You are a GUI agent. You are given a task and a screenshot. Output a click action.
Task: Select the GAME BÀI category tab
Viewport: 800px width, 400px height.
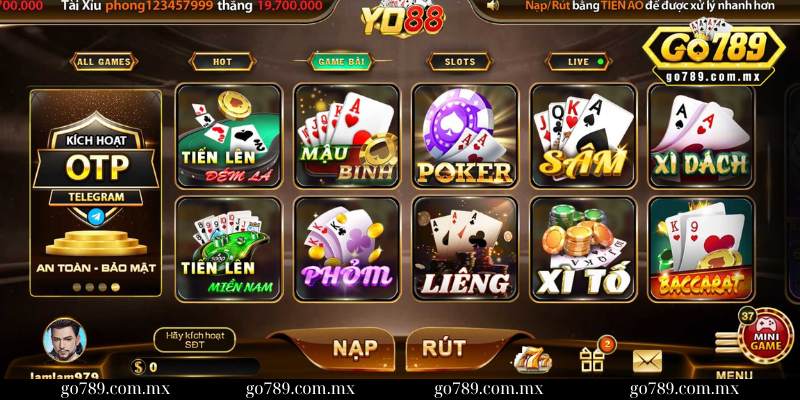[x=339, y=62]
